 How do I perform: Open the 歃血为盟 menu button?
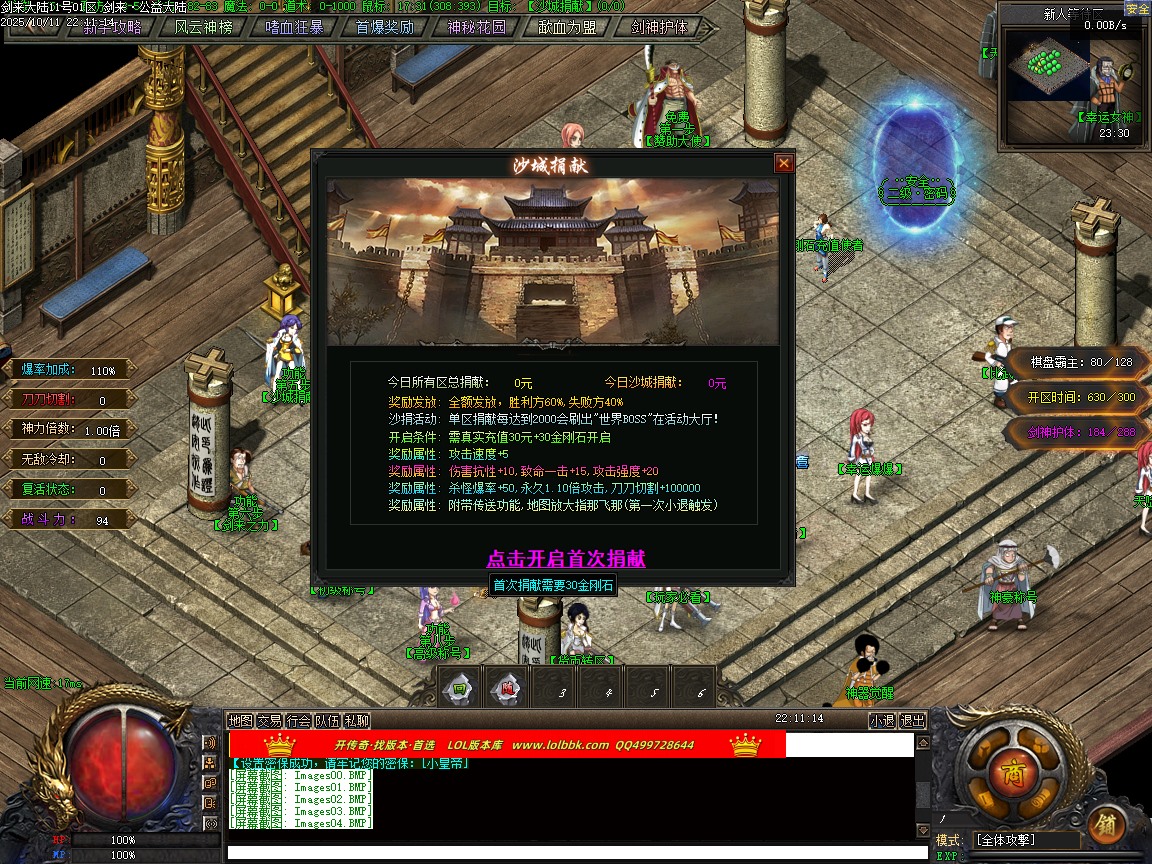coord(568,27)
